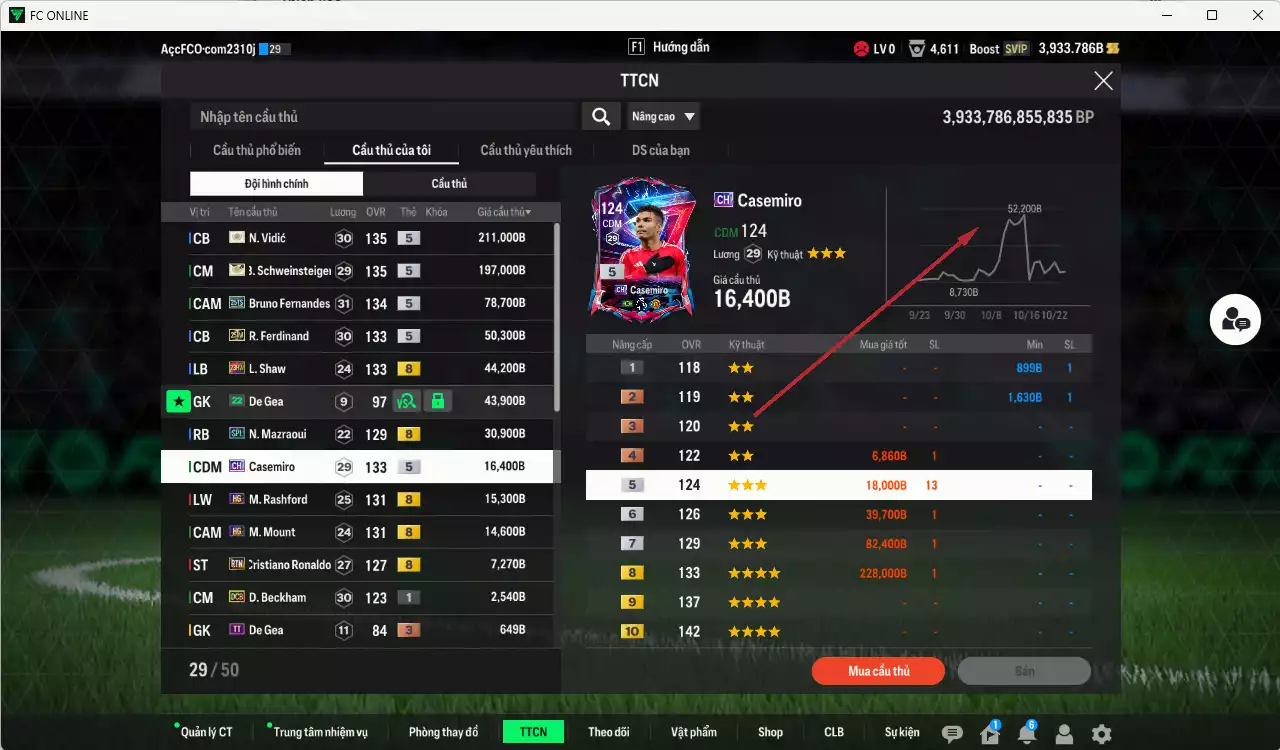Click the profile person icon in bottom bar
Screen dimensions: 1280x750
pos(1064,732)
